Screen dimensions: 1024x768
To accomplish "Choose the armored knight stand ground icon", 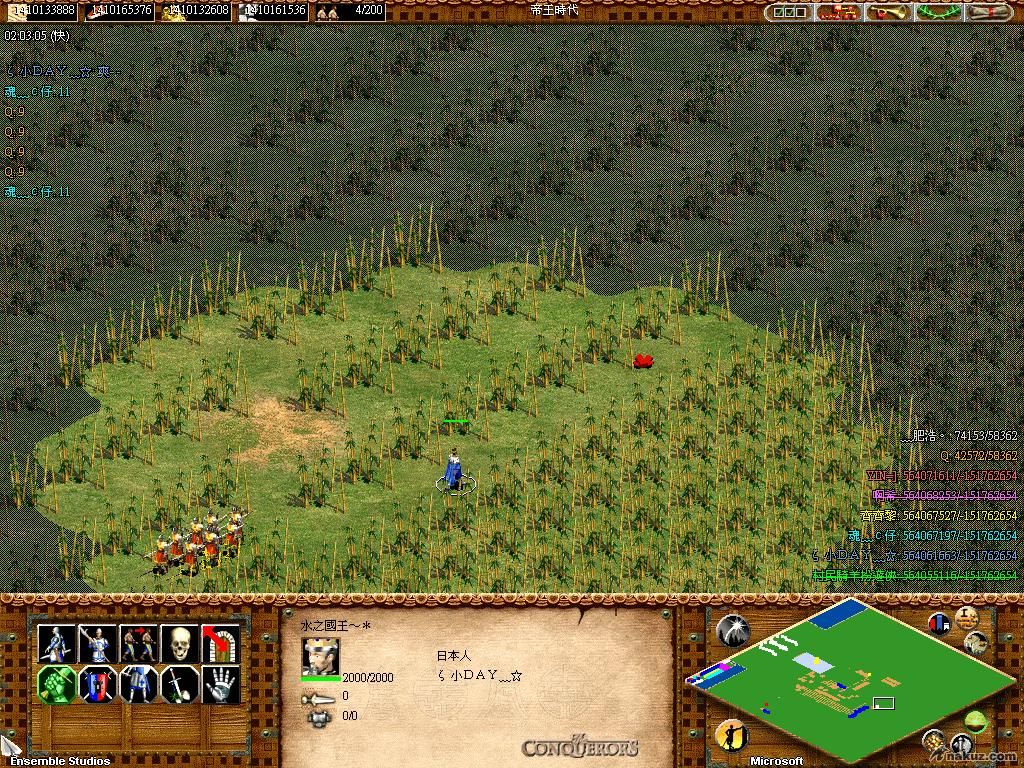I will tap(139, 686).
